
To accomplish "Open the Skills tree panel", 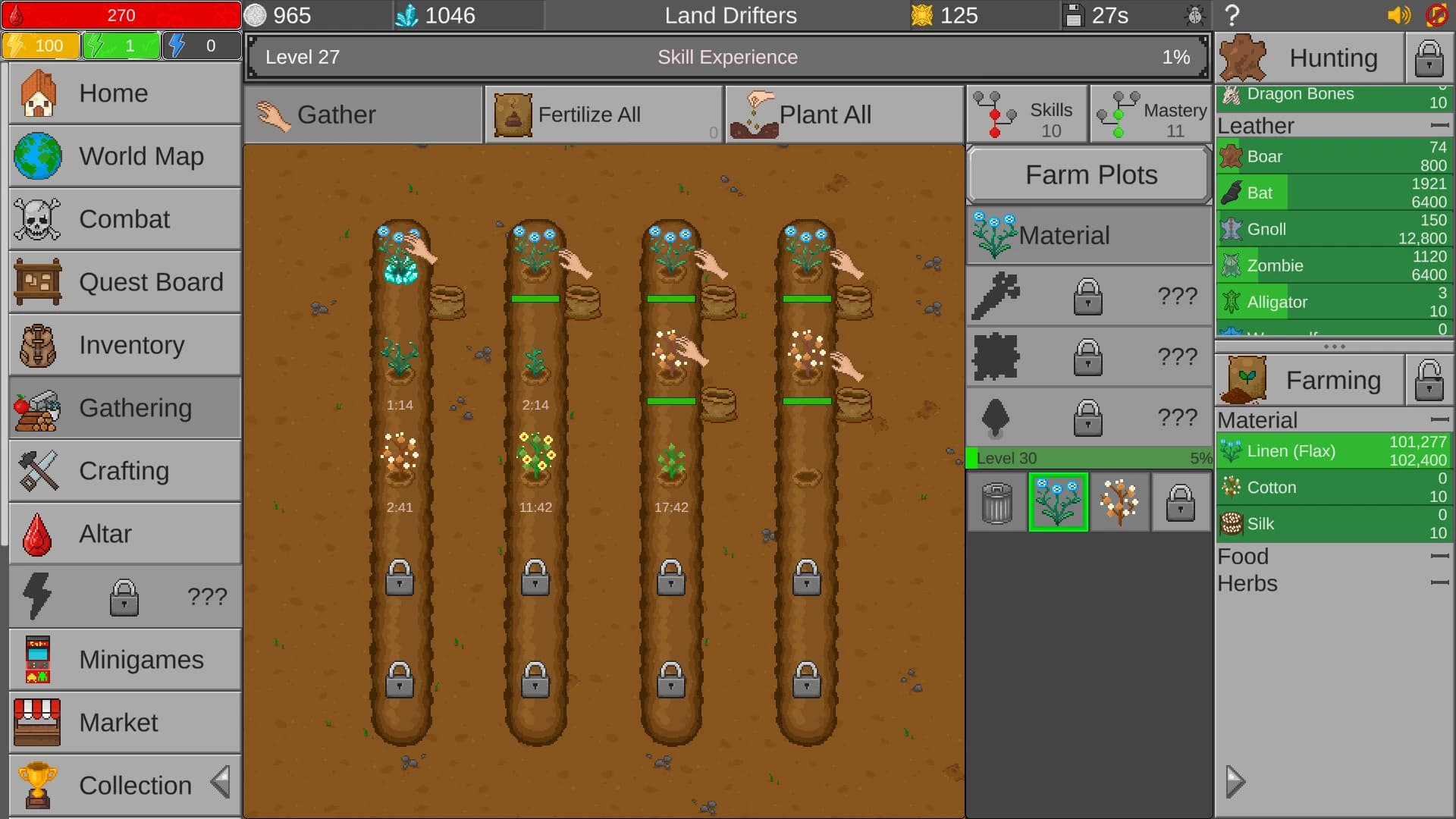I will [x=1027, y=114].
